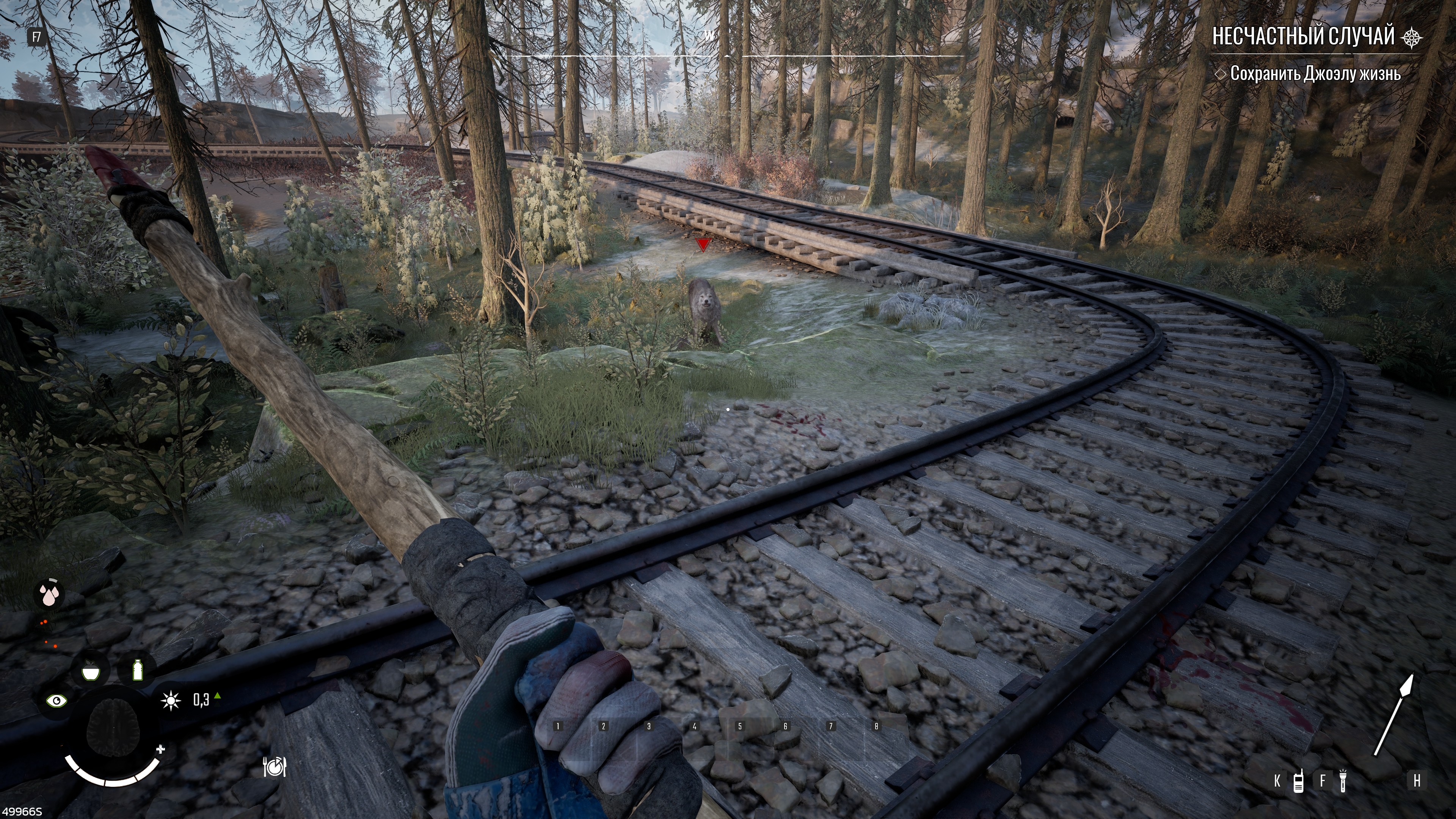The height and width of the screenshot is (819, 1456).
Task: Click the compass bar heading marker
Action: click(x=727, y=56)
